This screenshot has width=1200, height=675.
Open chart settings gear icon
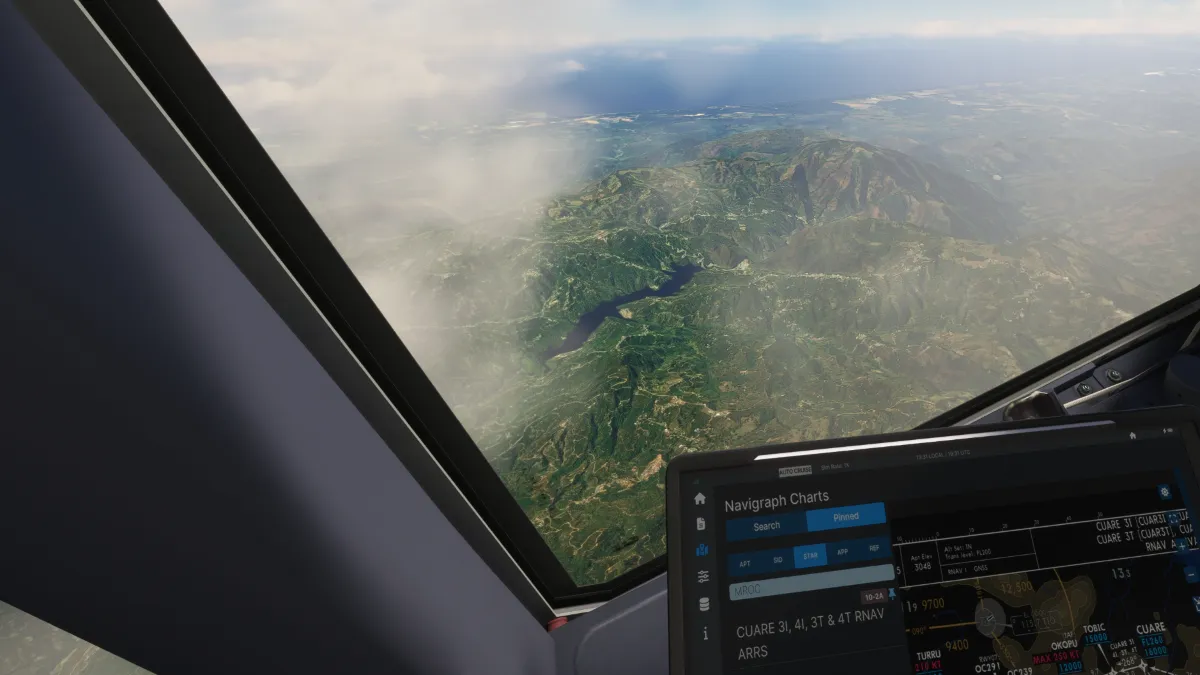(1164, 492)
